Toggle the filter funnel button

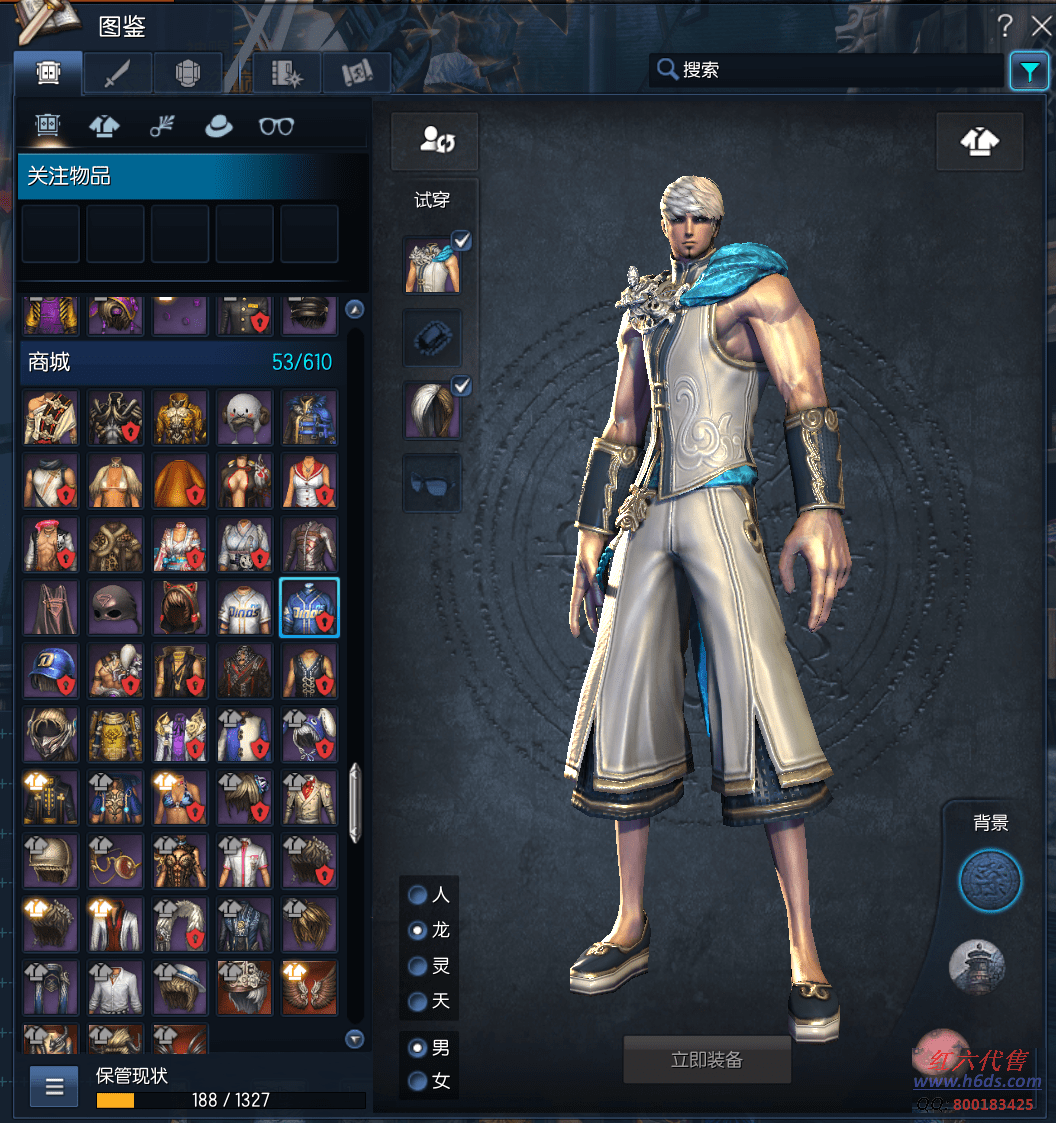pos(1028,71)
